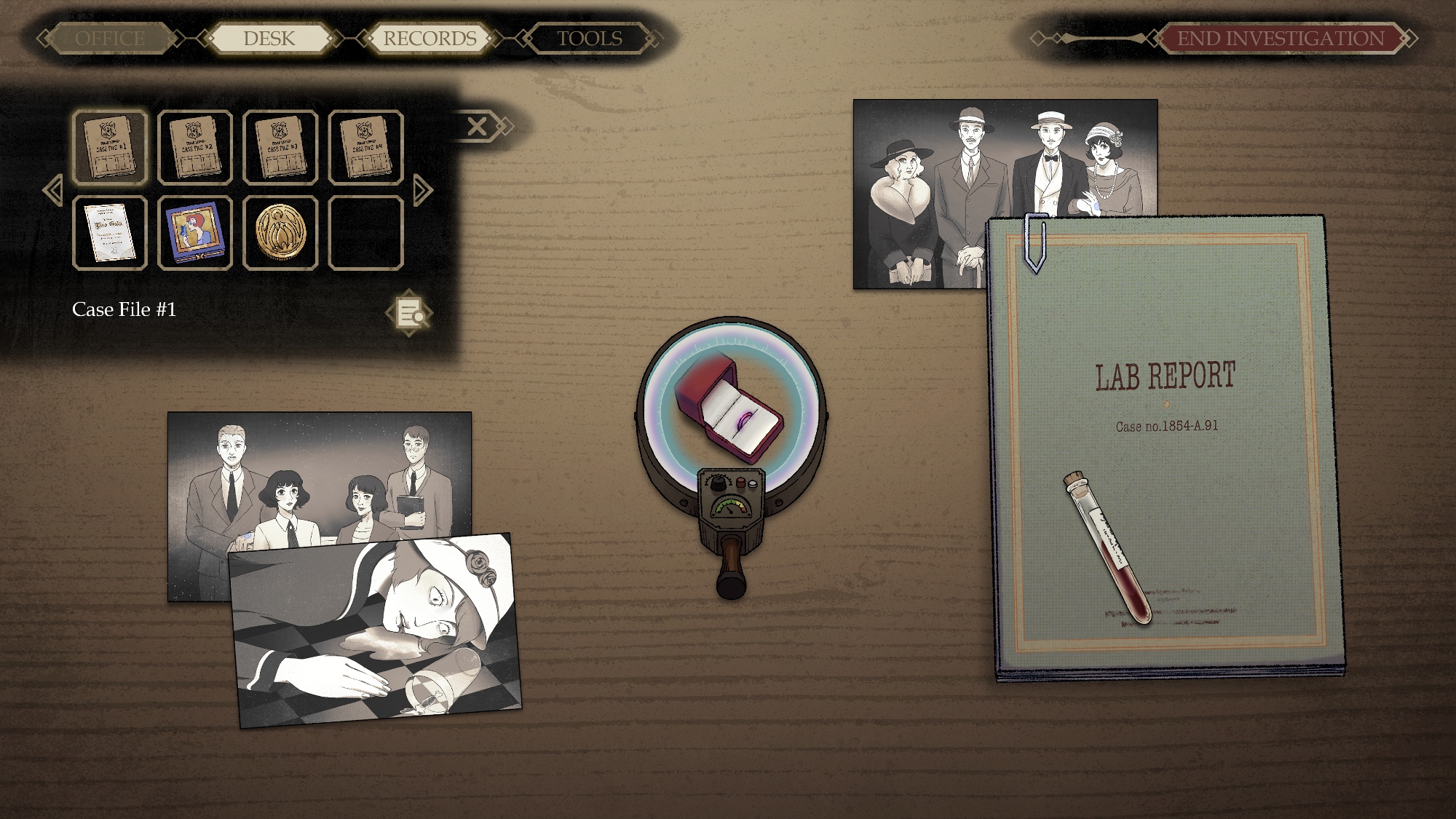Select the red-haired woman portrait item
The image size is (1456, 819).
[x=195, y=233]
